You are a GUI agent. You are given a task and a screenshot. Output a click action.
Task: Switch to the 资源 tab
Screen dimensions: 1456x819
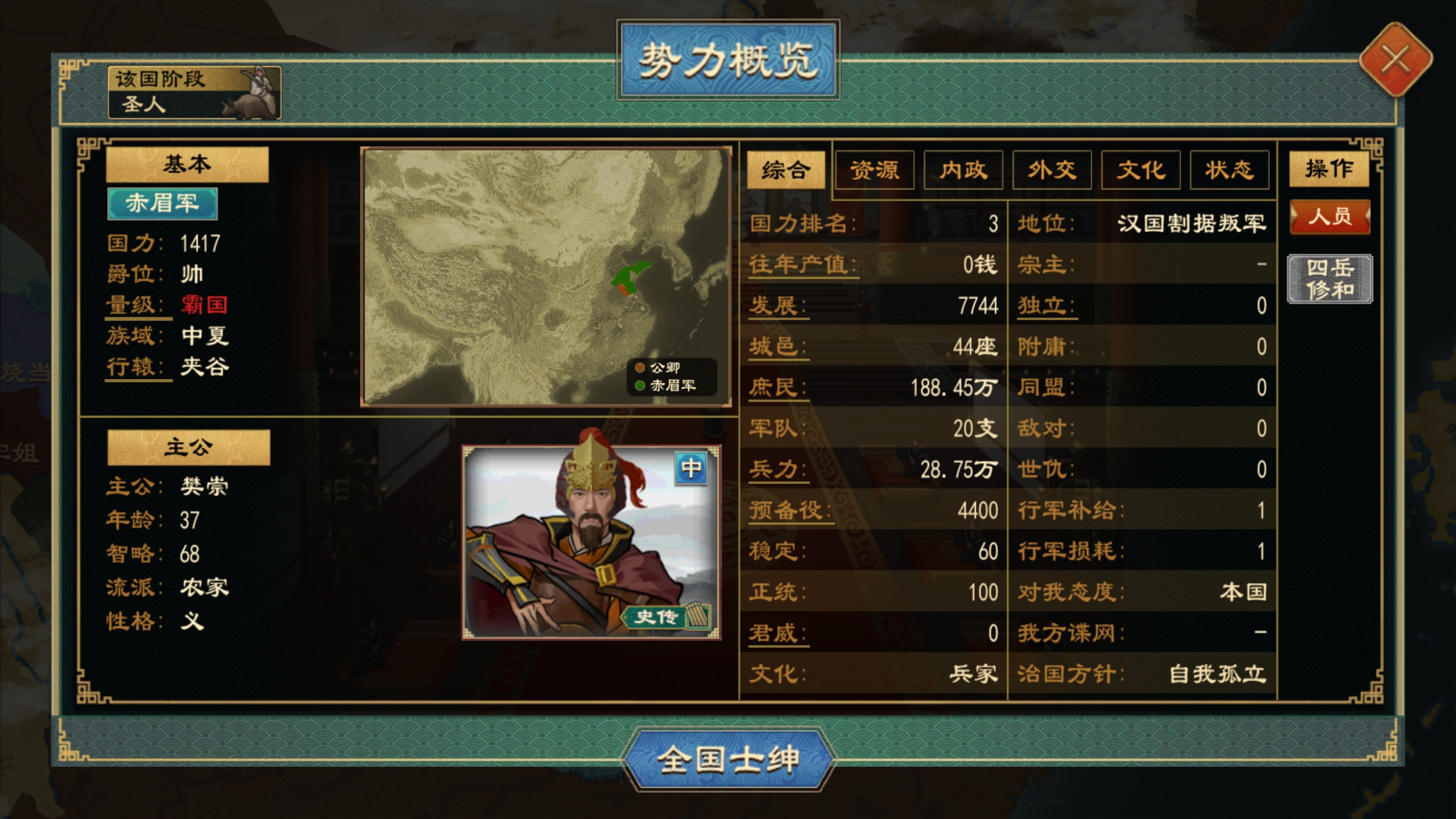874,169
